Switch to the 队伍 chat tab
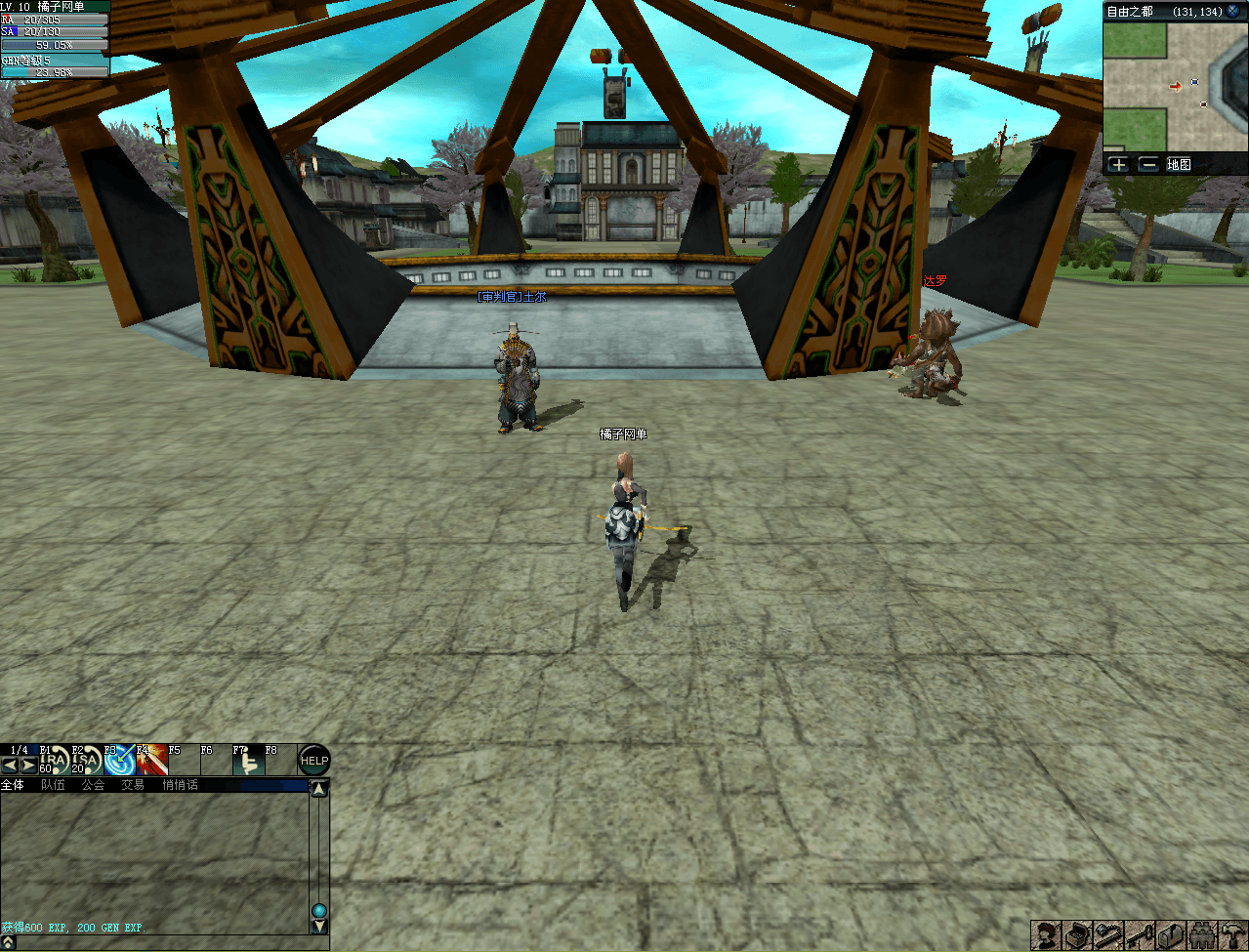This screenshot has height=952, width=1249. [53, 785]
